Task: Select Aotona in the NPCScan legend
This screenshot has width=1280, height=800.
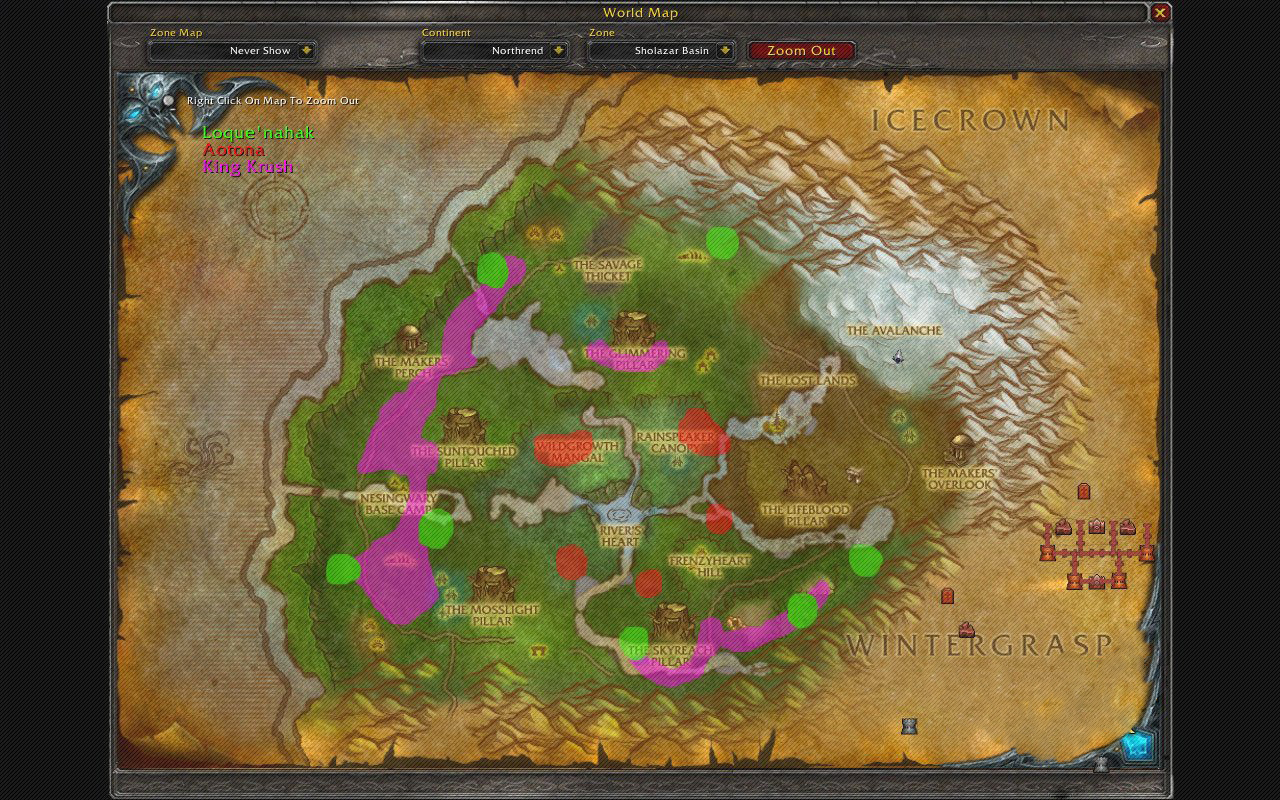Action: pyautogui.click(x=232, y=149)
